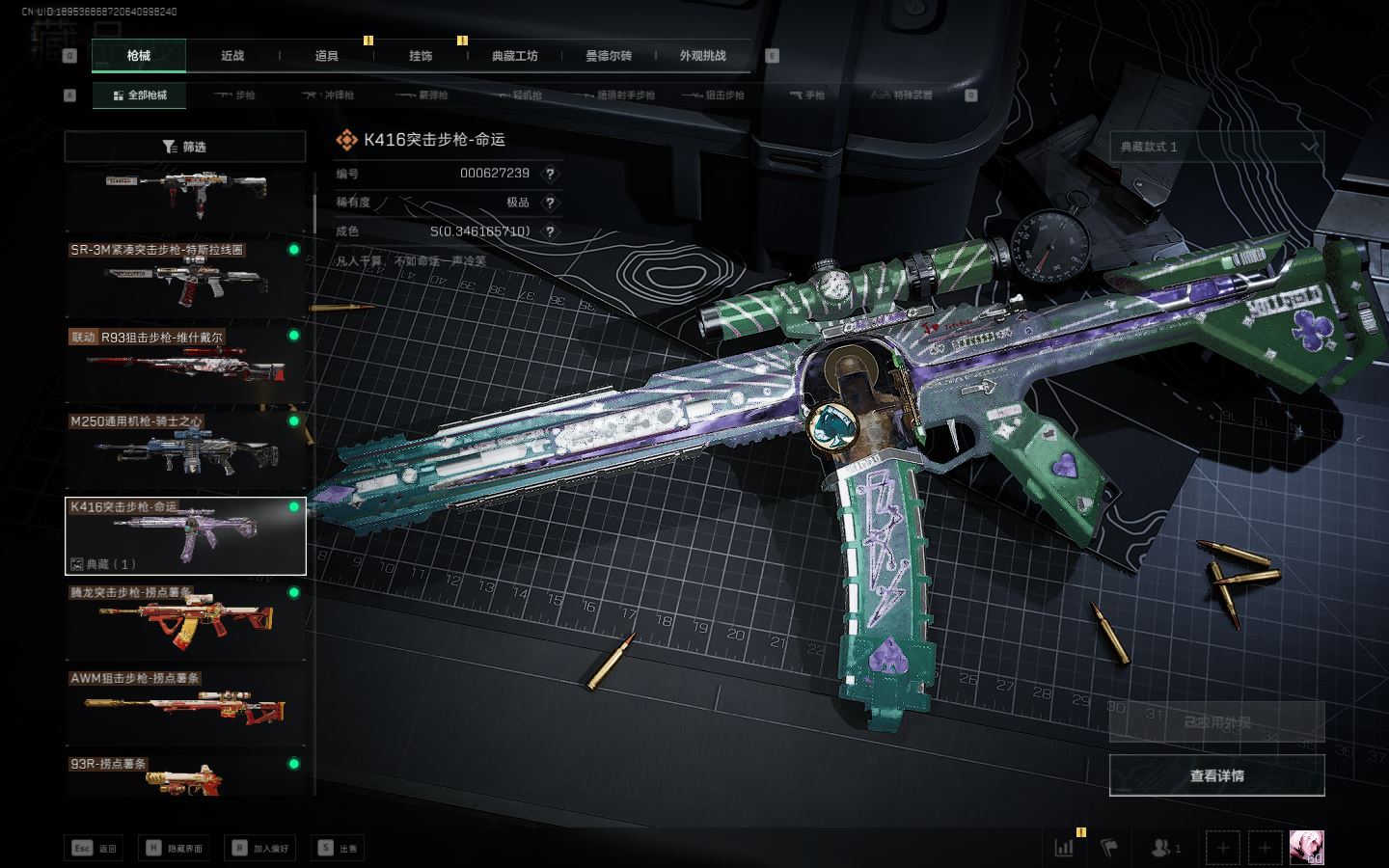
Task: Open the 道具 items tab
Action: (x=327, y=56)
